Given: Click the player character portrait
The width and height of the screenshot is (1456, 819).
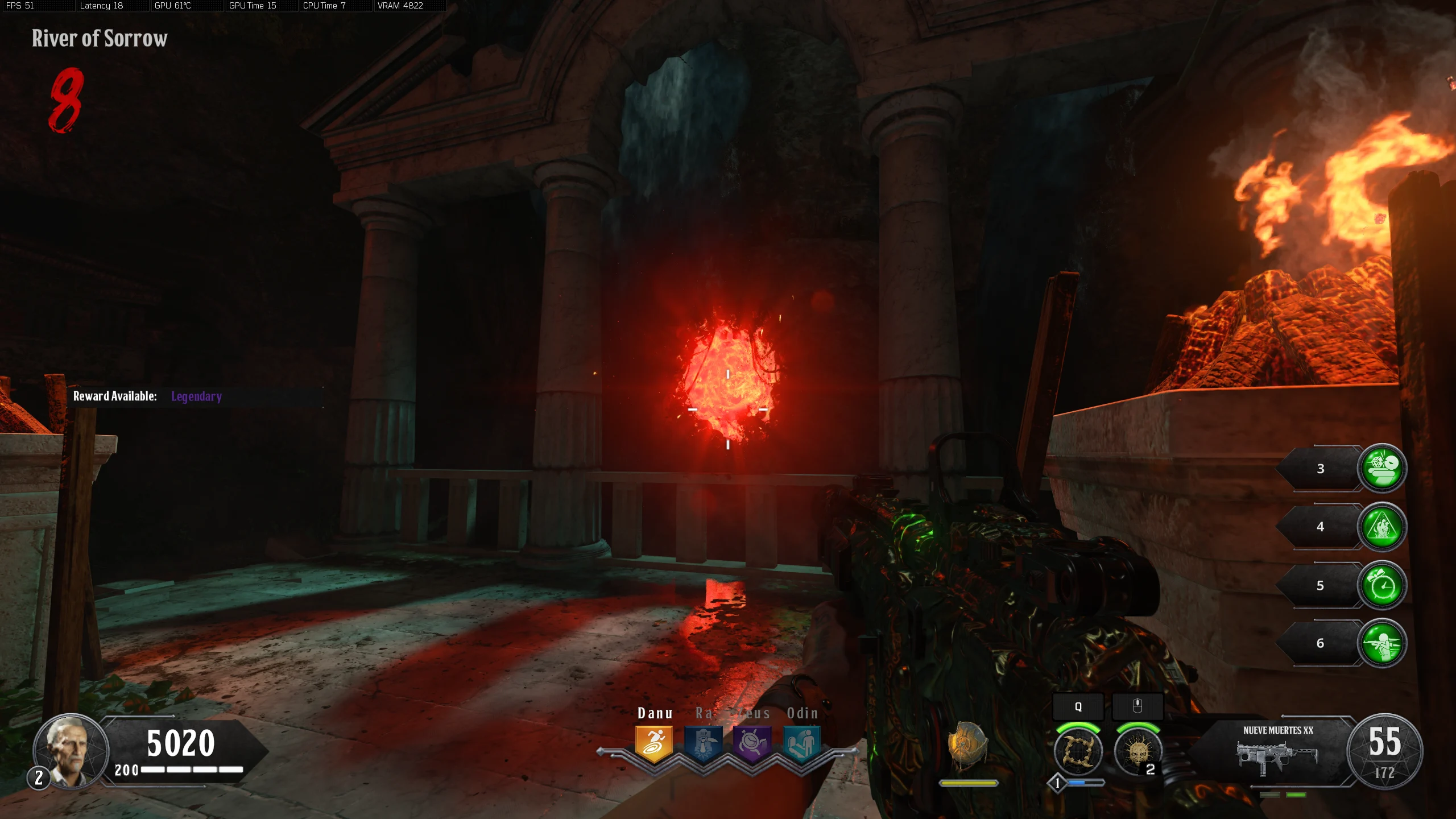Looking at the screenshot, I should (71, 751).
